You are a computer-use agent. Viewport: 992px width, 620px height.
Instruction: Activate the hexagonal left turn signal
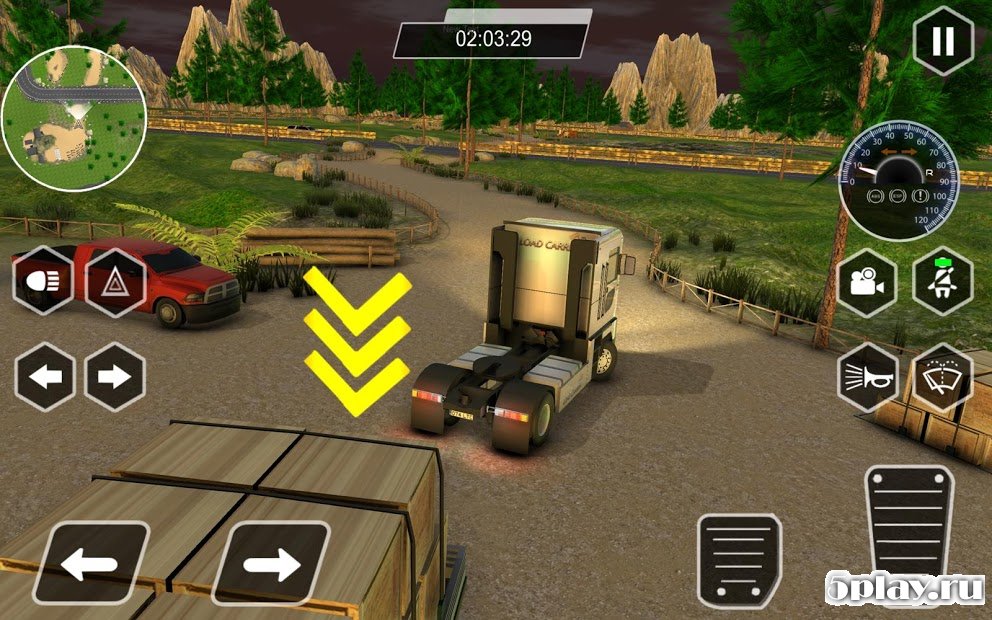44,377
